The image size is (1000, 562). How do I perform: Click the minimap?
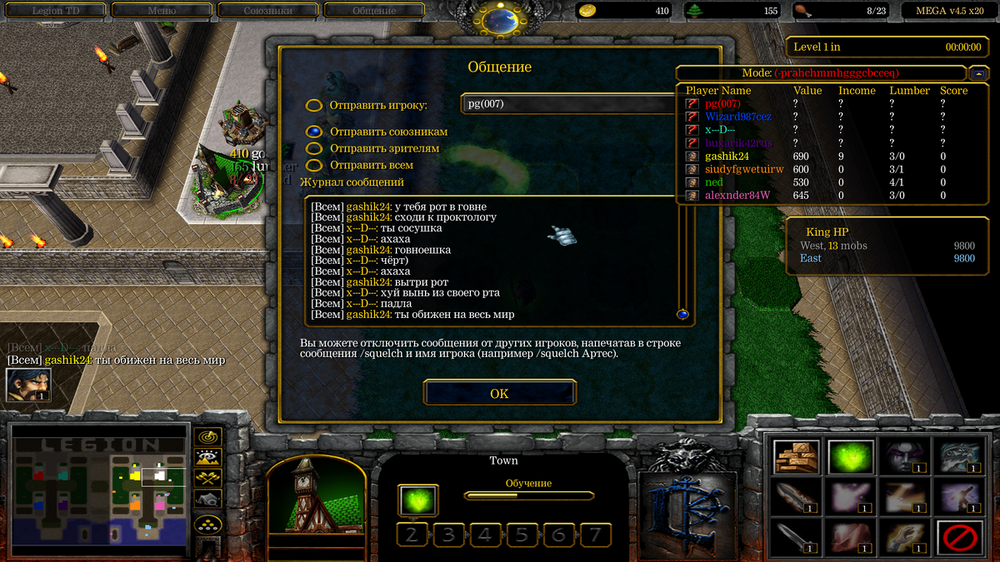coord(98,489)
